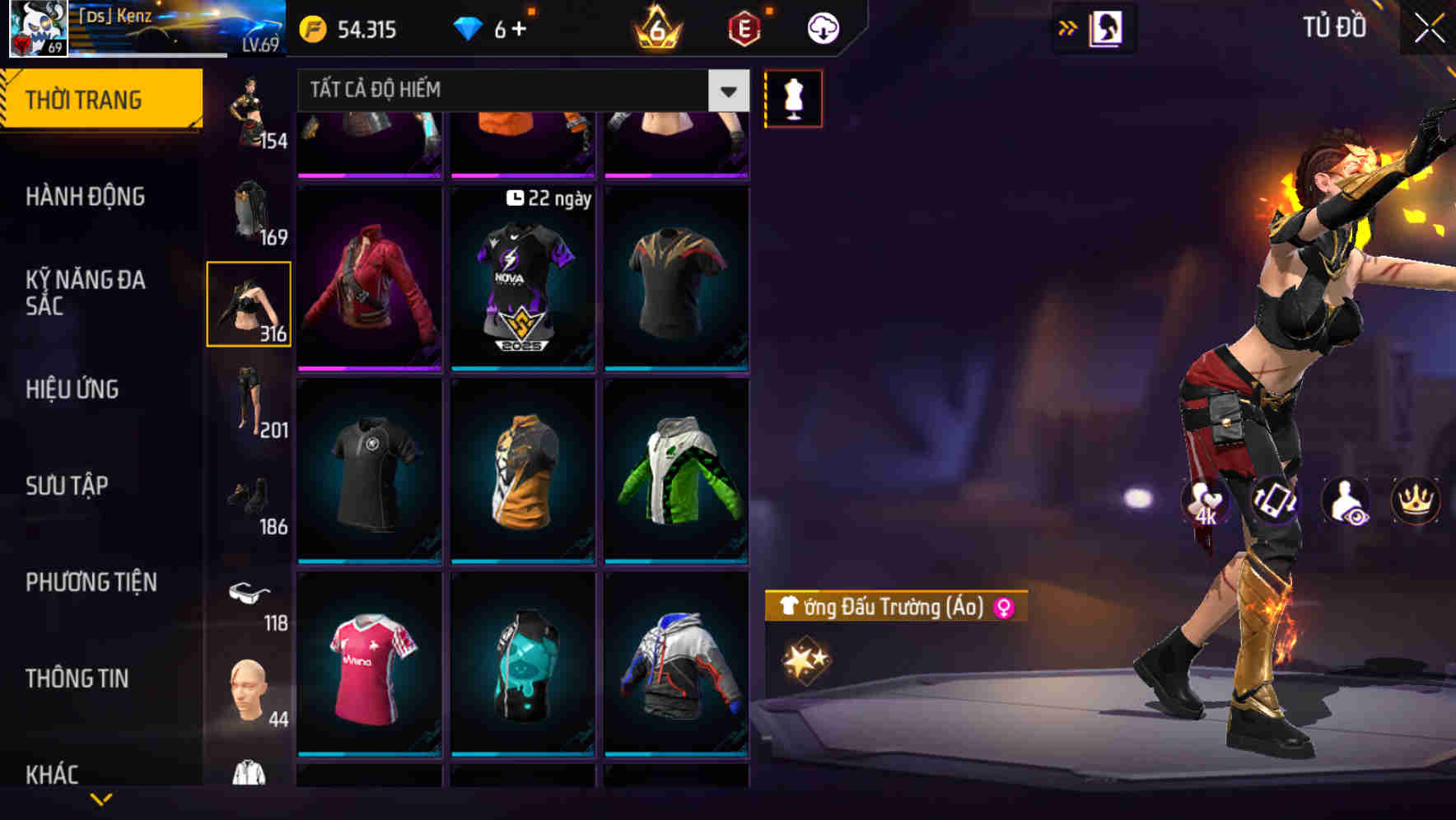Click the TỦ ĐỒ label at top right
Screen dimensions: 1456x820
(x=1334, y=27)
